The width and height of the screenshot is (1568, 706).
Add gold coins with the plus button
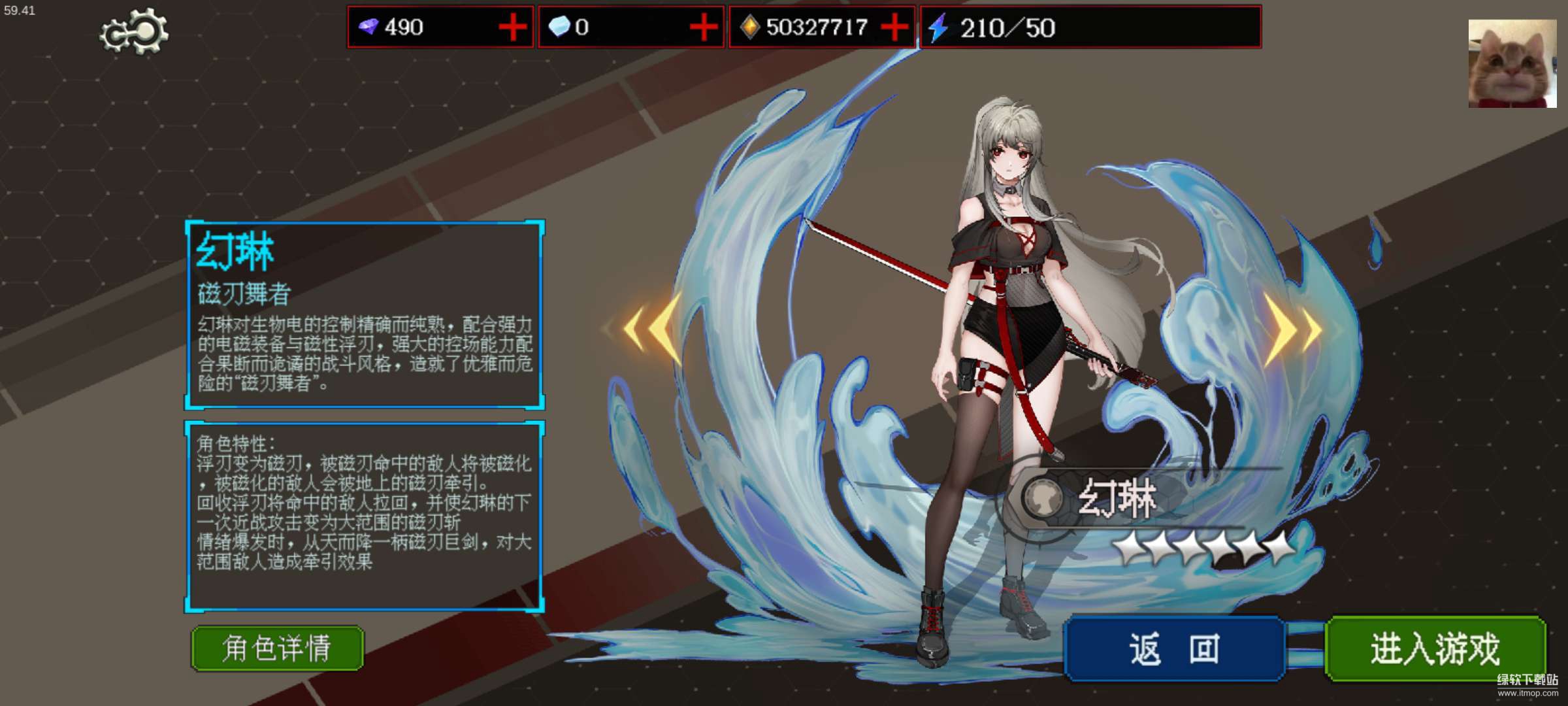click(894, 27)
